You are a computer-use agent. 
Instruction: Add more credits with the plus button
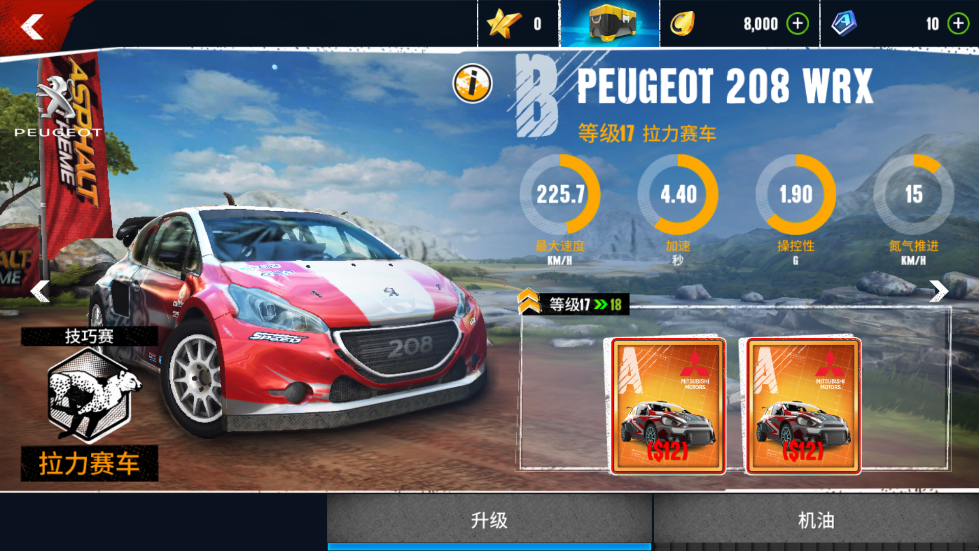click(x=797, y=24)
